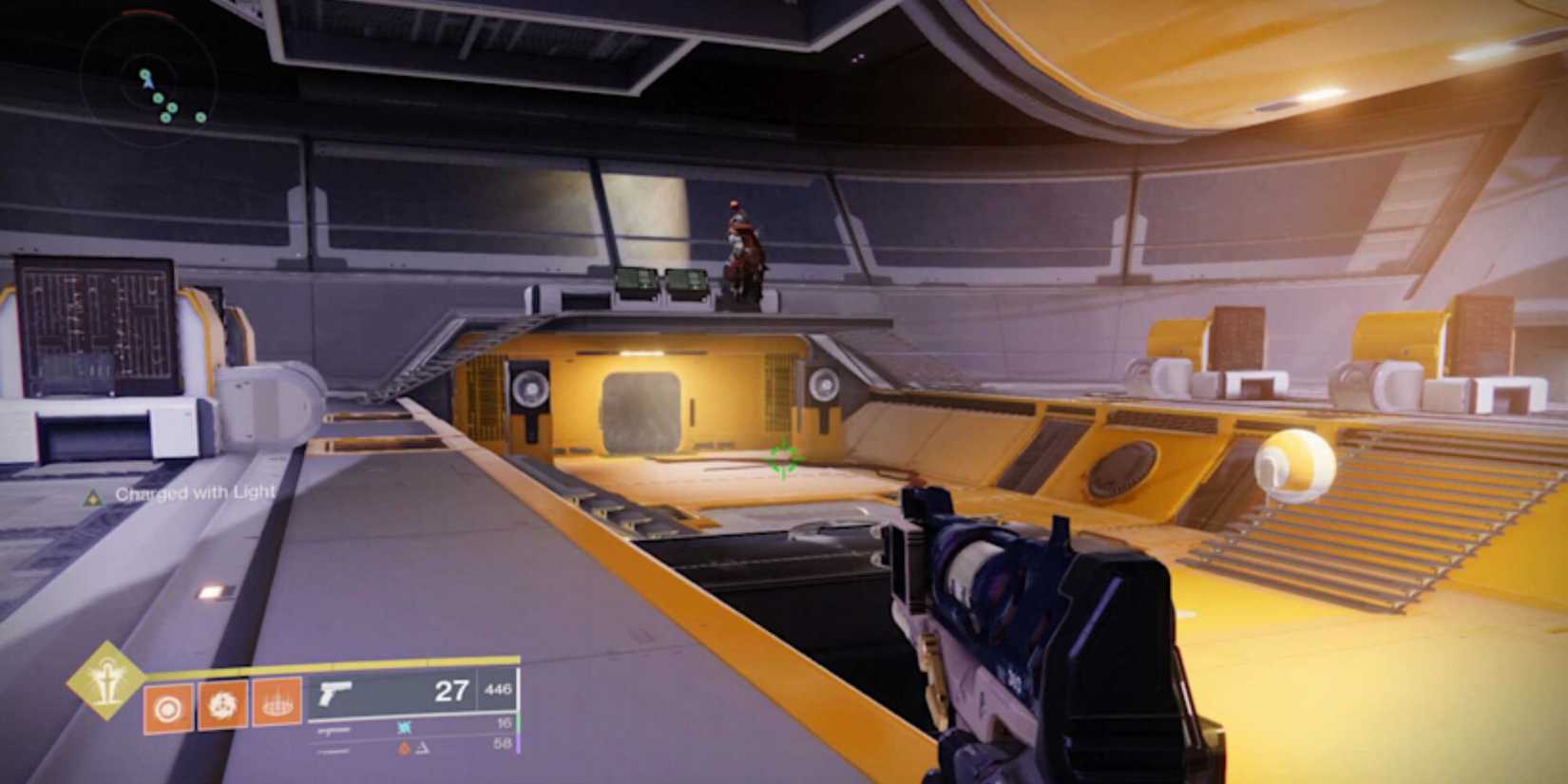1568x784 pixels.
Task: Click the triangle icon beside the Solar symbol
Action: 422,747
